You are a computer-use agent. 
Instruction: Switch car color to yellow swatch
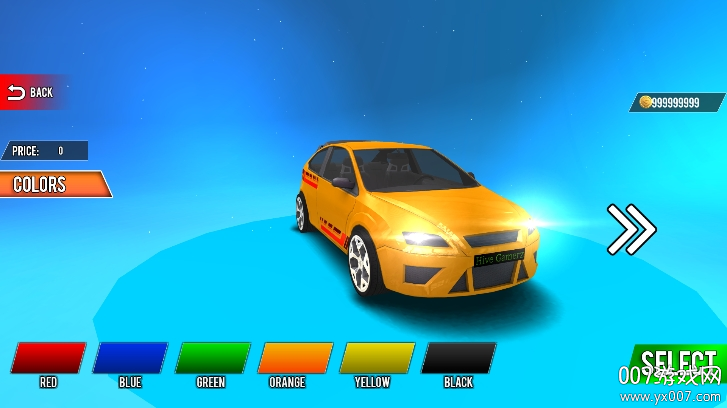(377, 358)
